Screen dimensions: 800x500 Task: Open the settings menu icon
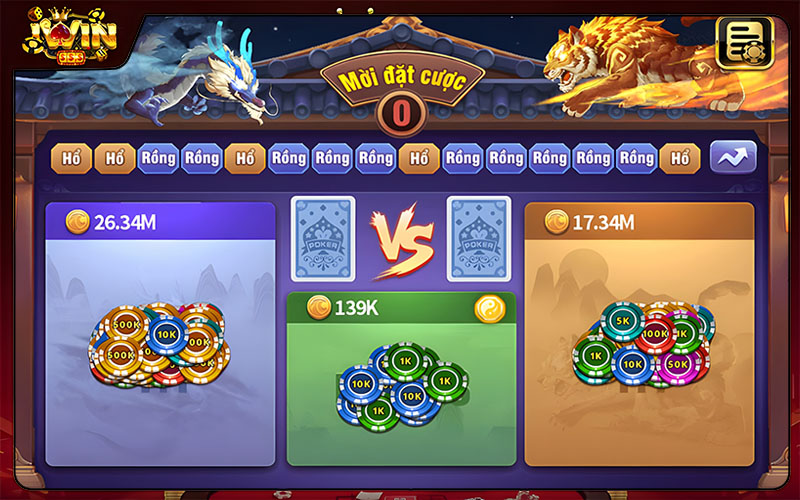tap(741, 42)
